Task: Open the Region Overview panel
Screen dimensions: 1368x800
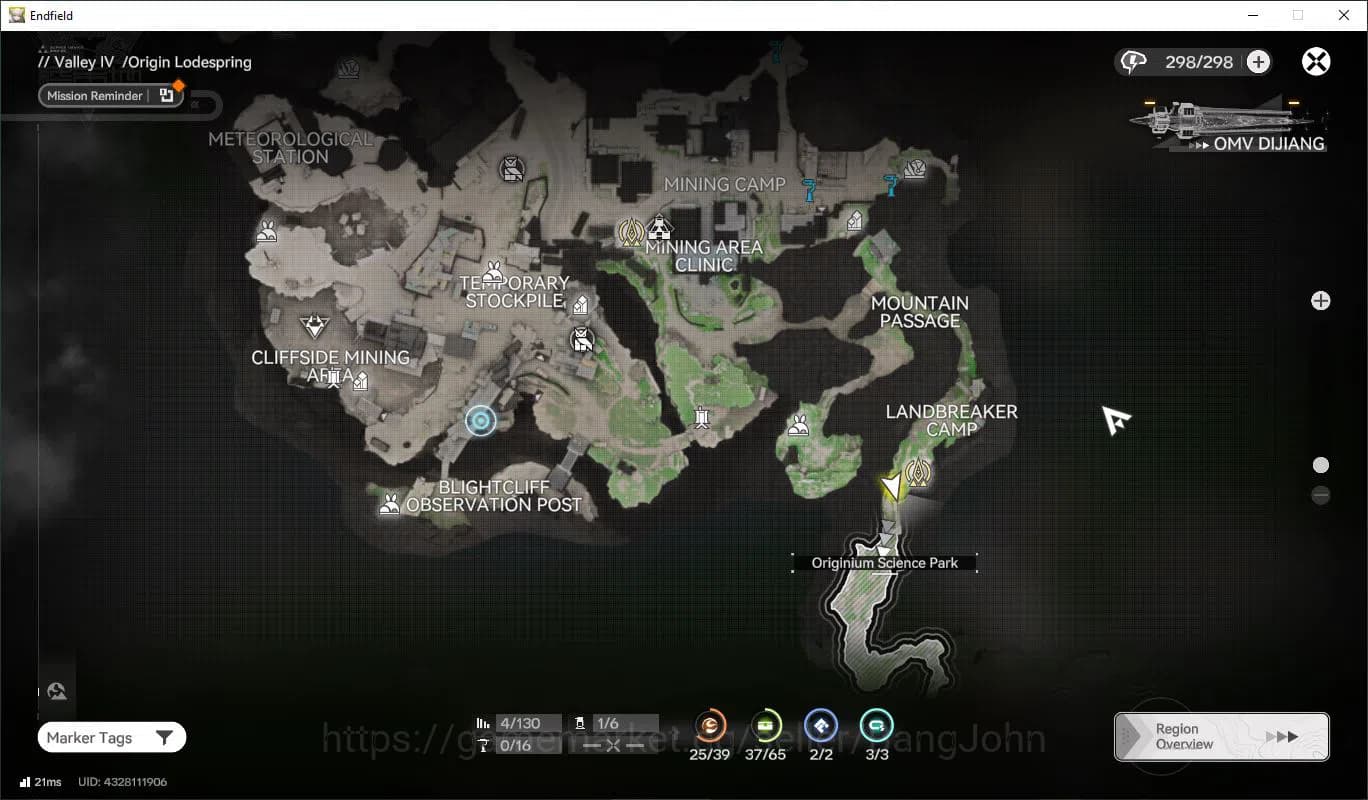Action: click(x=1221, y=737)
